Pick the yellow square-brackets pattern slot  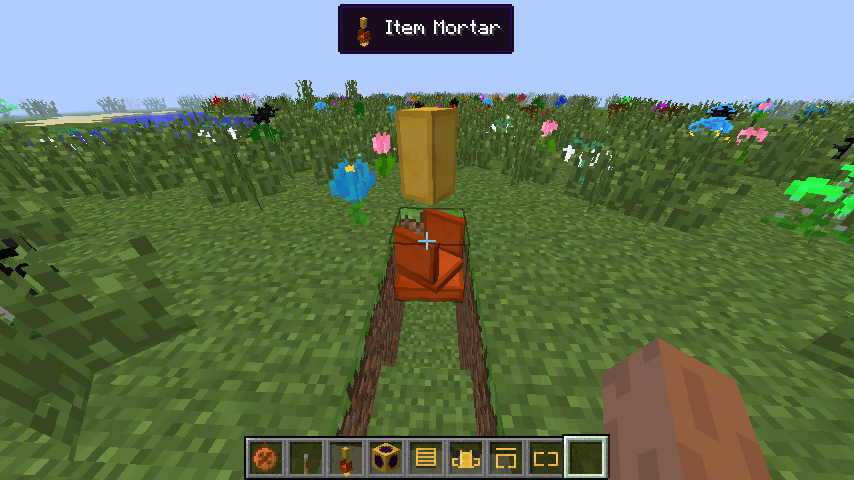pos(546,459)
